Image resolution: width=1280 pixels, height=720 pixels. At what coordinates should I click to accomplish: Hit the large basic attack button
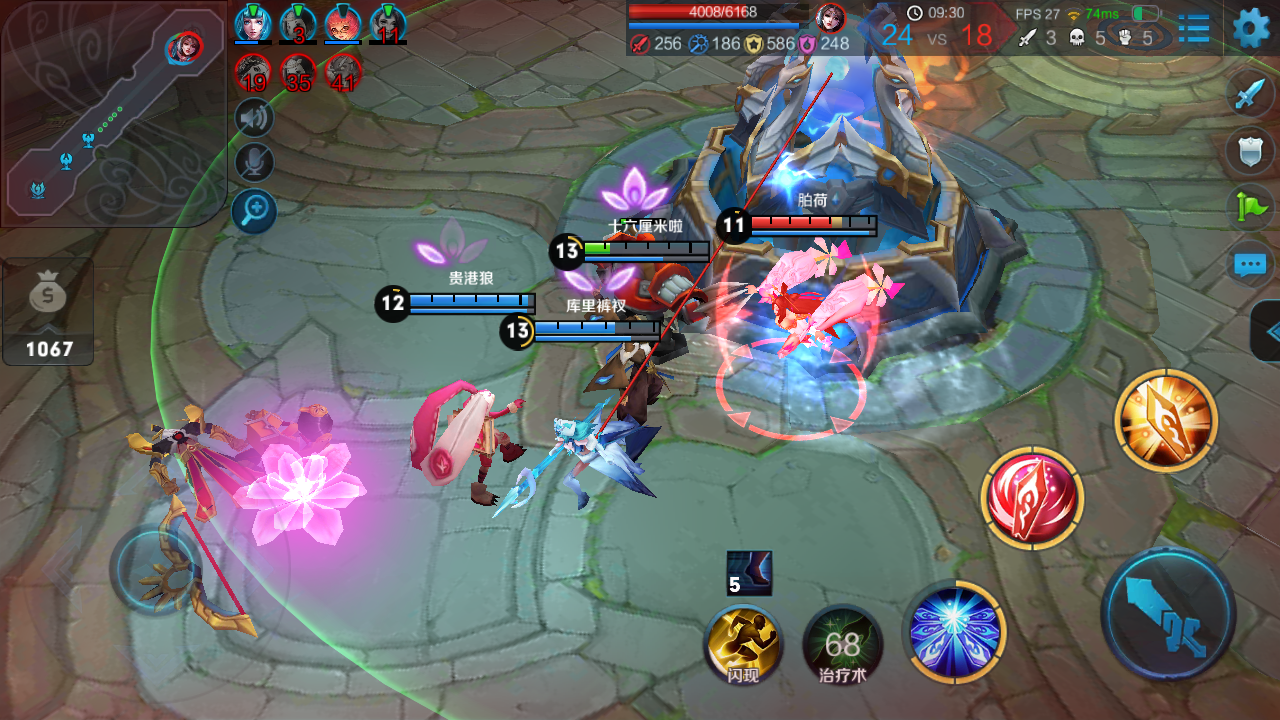[1168, 613]
